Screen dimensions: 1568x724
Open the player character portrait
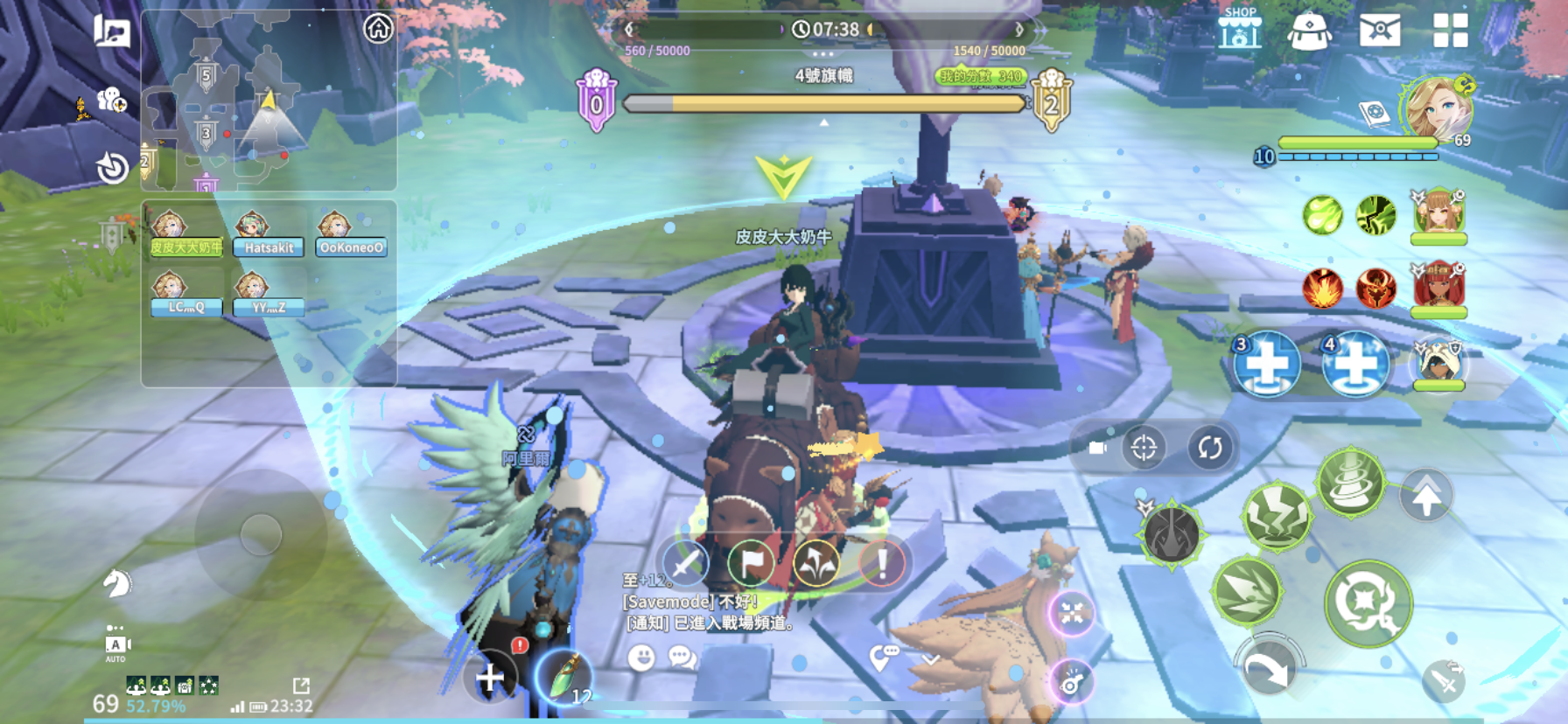coord(1436,110)
